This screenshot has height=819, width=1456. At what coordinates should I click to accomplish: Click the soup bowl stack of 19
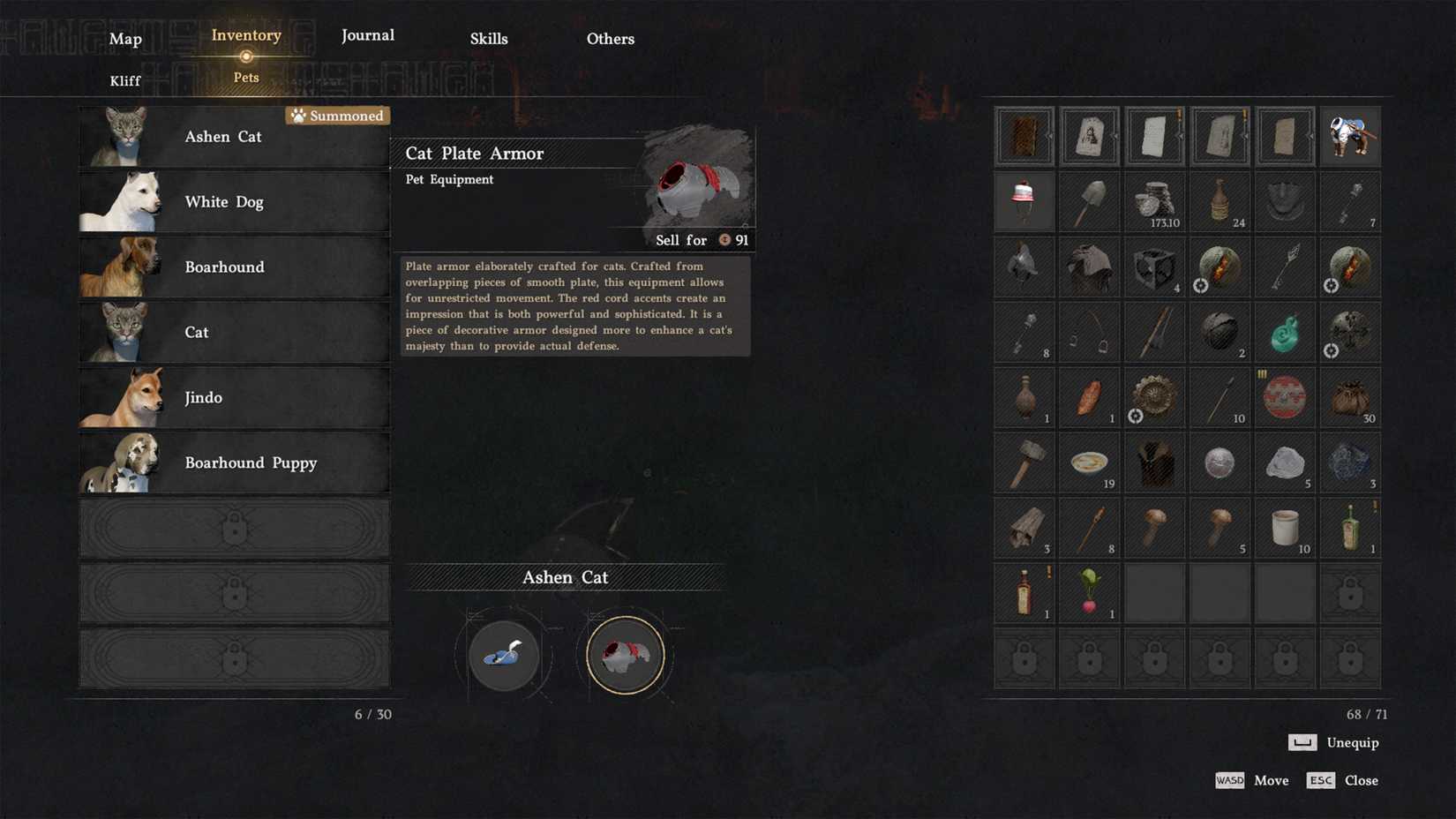click(x=1089, y=462)
